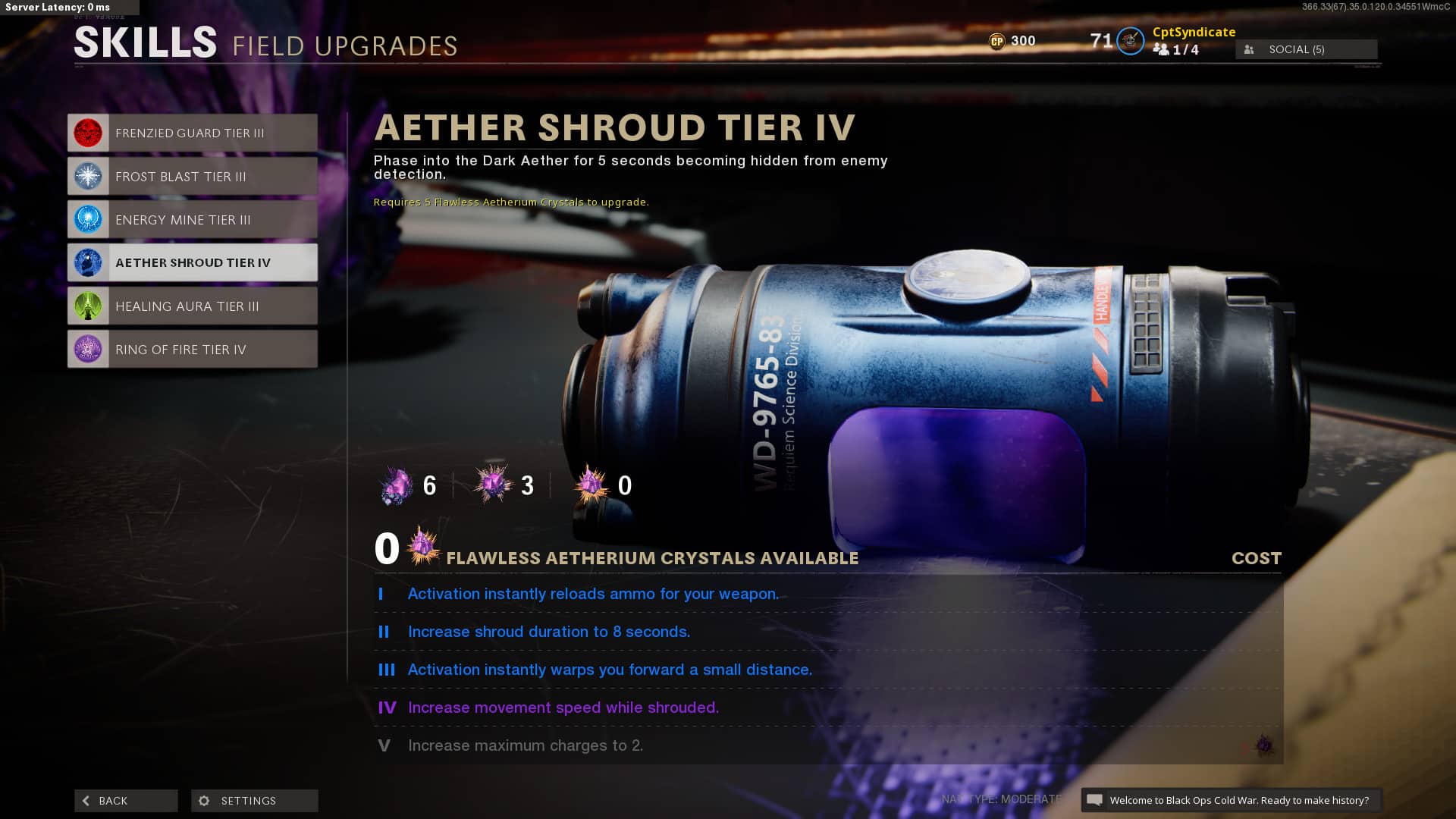The width and height of the screenshot is (1456, 819).
Task: Open the chat message box
Action: [1230, 800]
